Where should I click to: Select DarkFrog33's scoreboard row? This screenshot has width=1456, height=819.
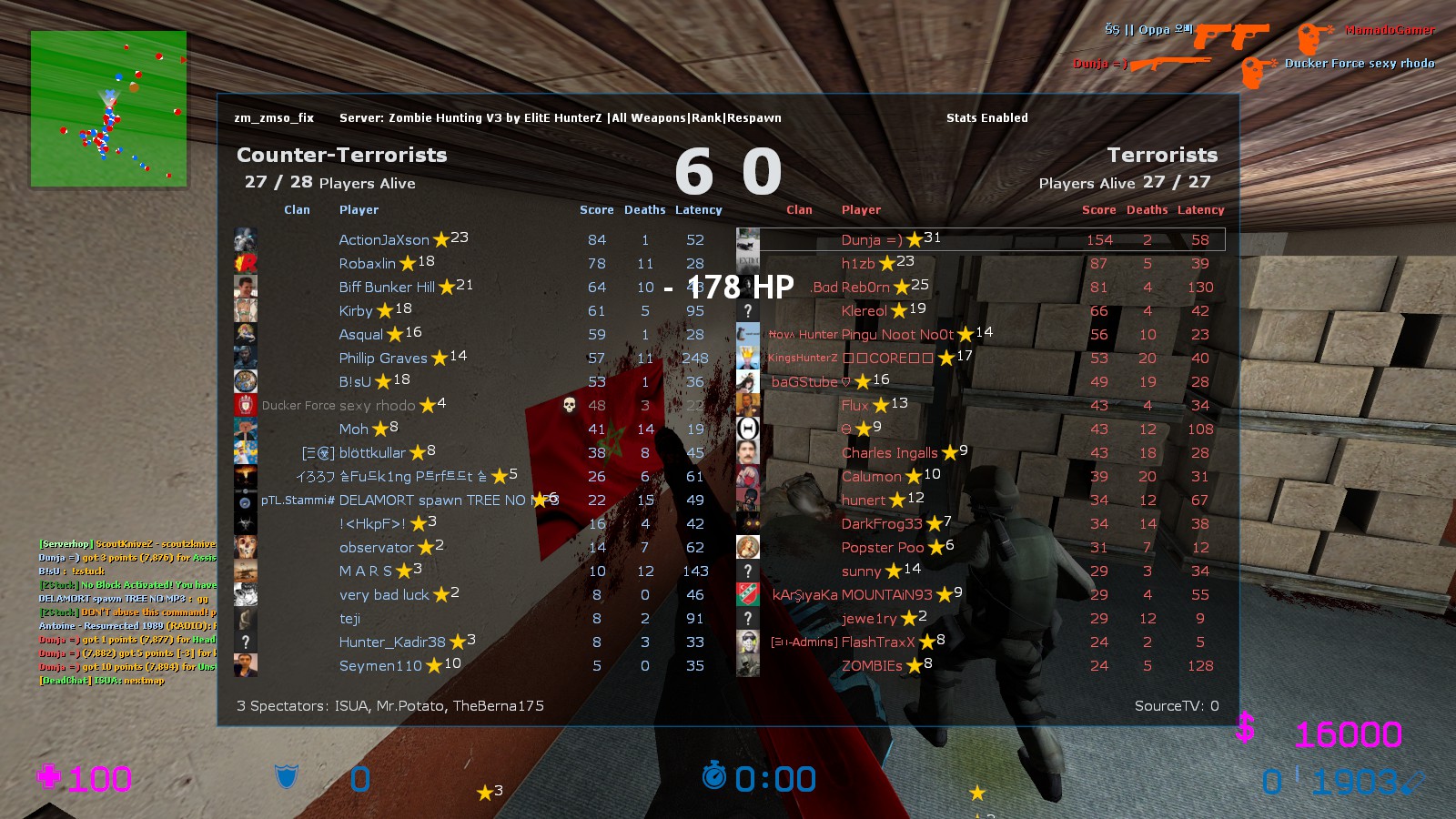point(881,523)
